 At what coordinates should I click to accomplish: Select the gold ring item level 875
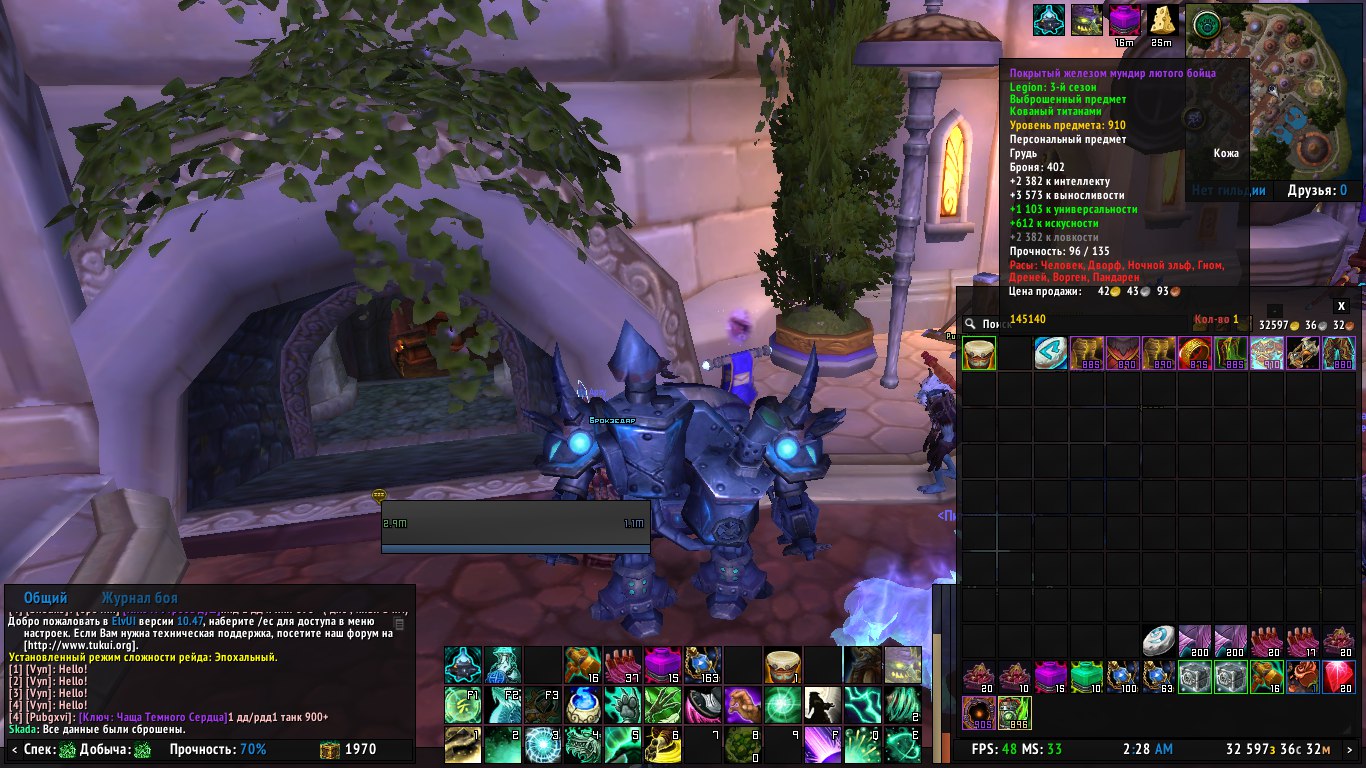tap(1194, 353)
